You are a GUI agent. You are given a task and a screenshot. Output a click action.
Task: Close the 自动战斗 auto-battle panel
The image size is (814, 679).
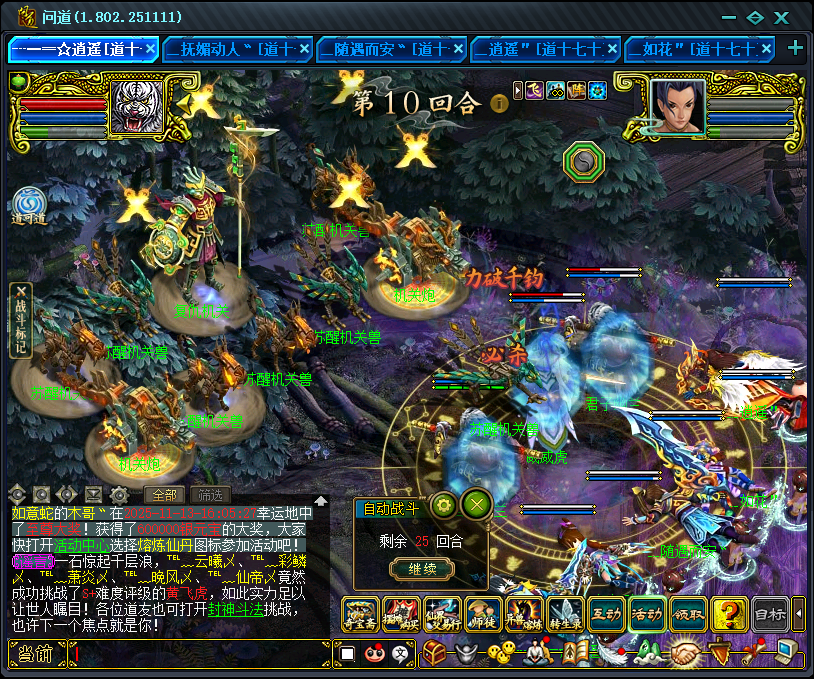pos(477,503)
